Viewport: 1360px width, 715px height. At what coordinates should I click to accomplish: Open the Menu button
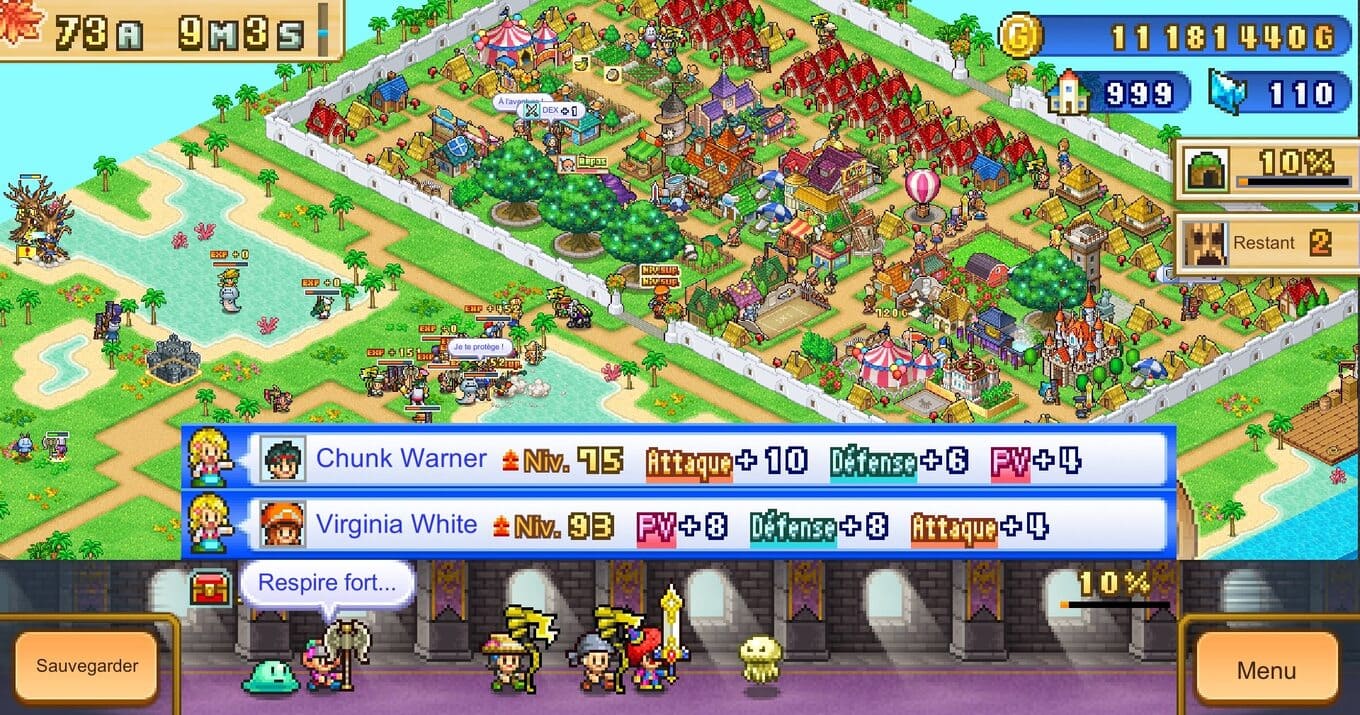point(1266,670)
